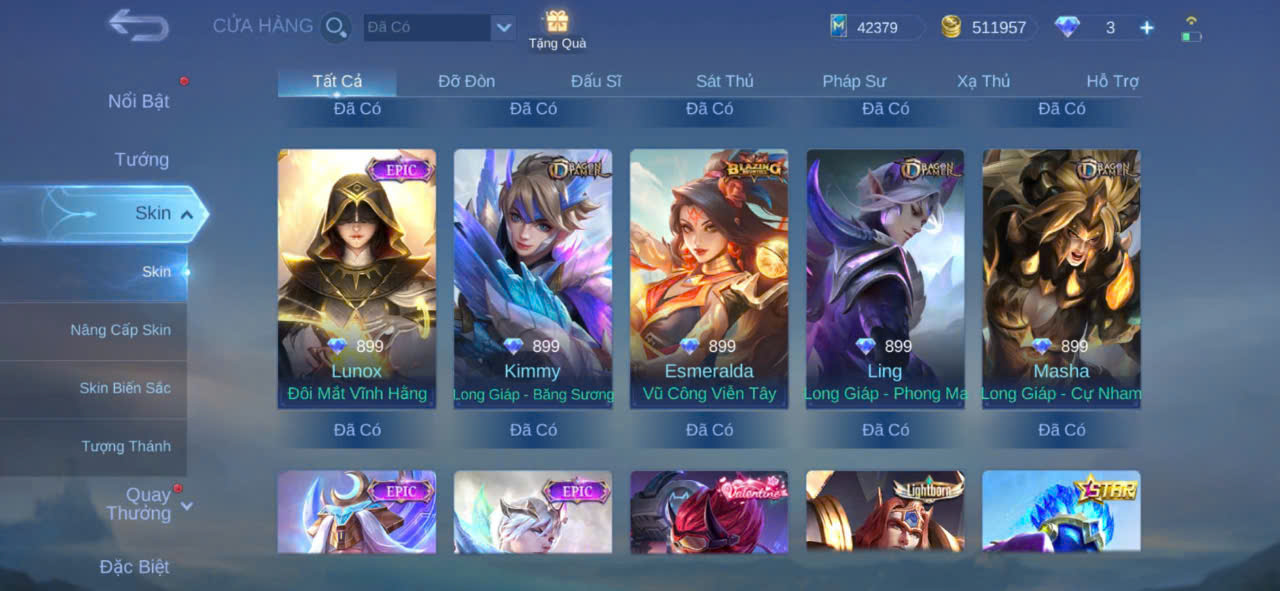The width and height of the screenshot is (1280, 591).
Task: Go to Tượng Thánh submenu
Action: point(126,446)
